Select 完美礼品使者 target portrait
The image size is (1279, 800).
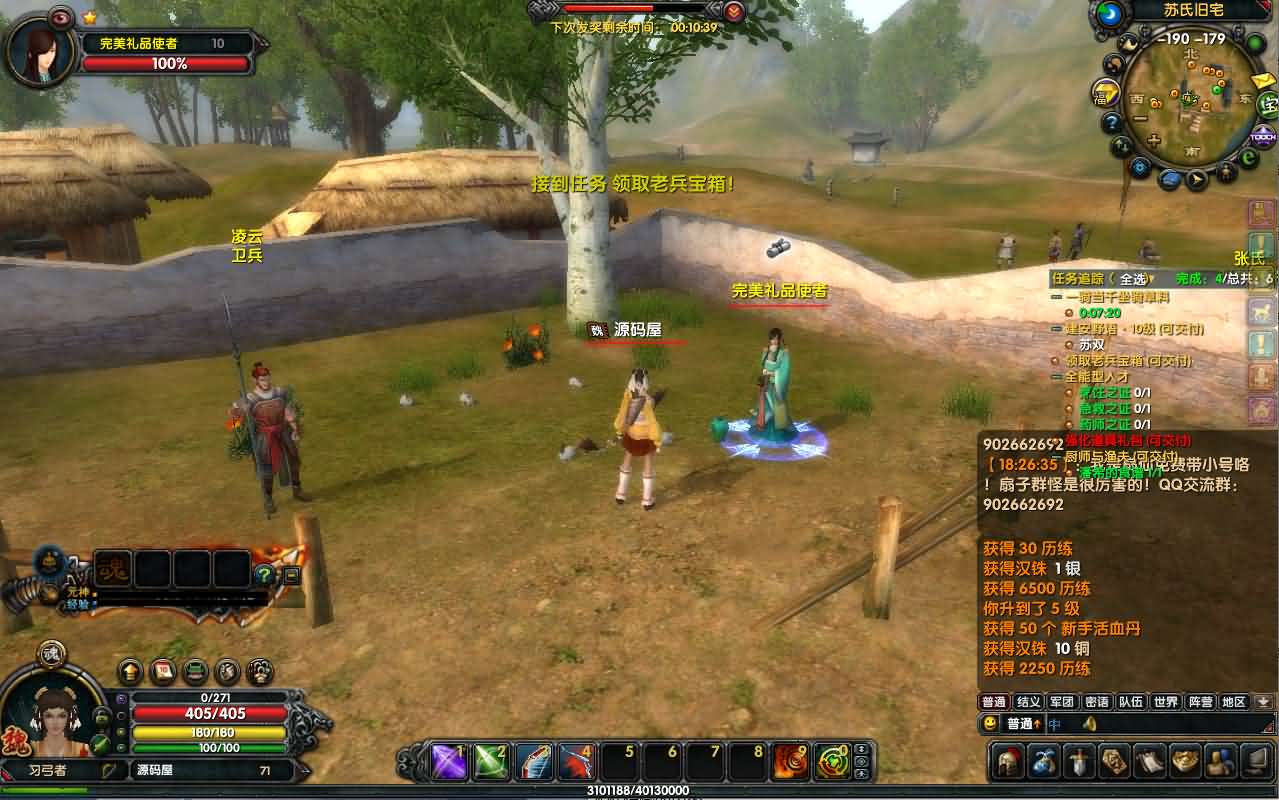40,50
